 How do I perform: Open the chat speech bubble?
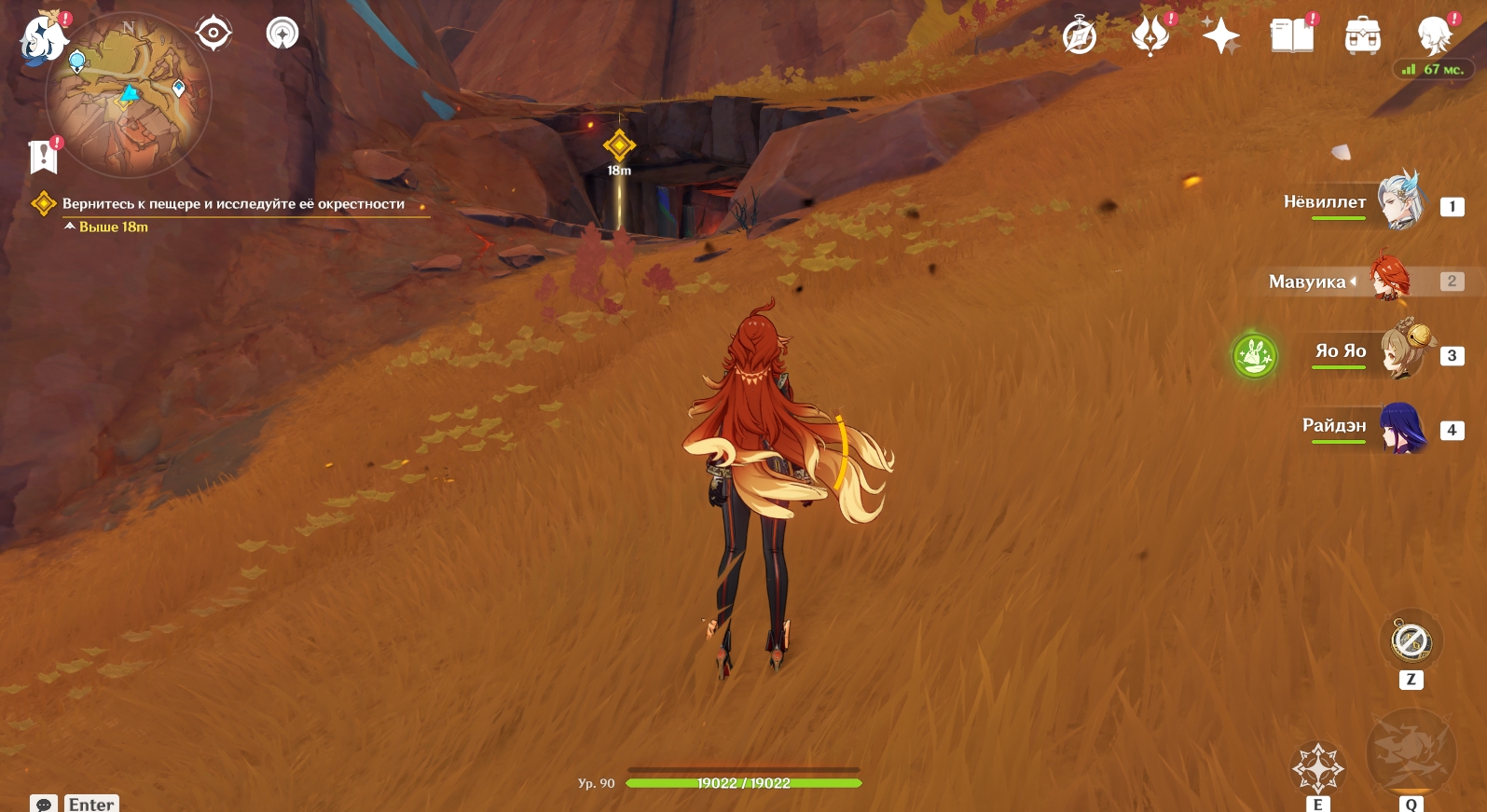[x=44, y=804]
